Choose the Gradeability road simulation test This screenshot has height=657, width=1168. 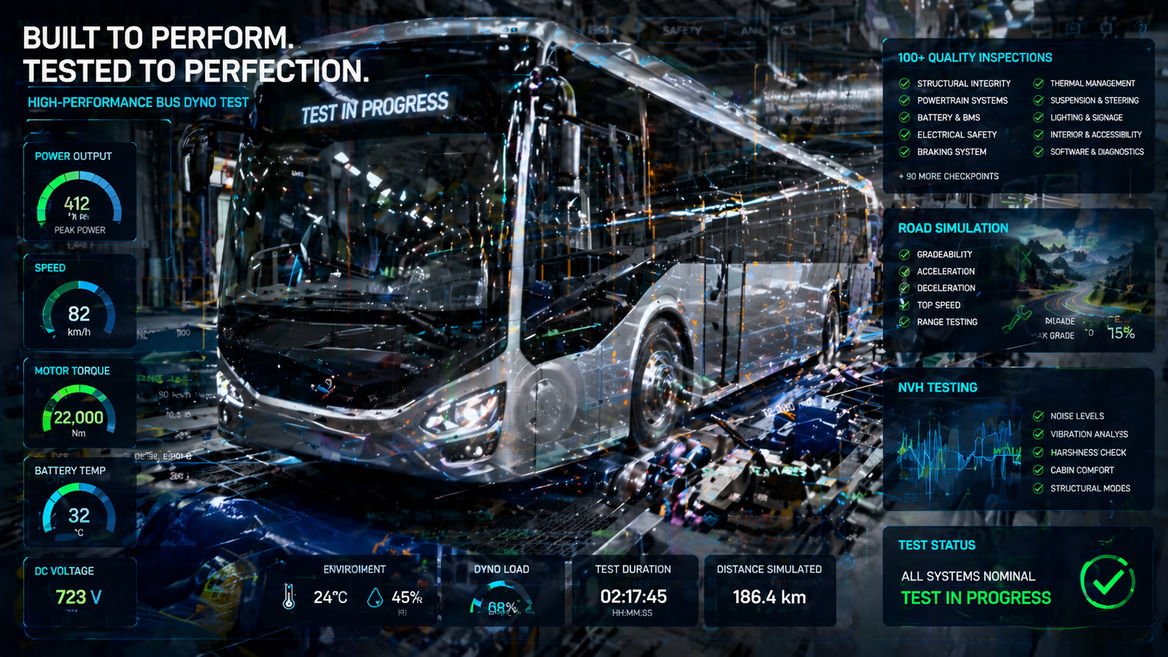[944, 255]
